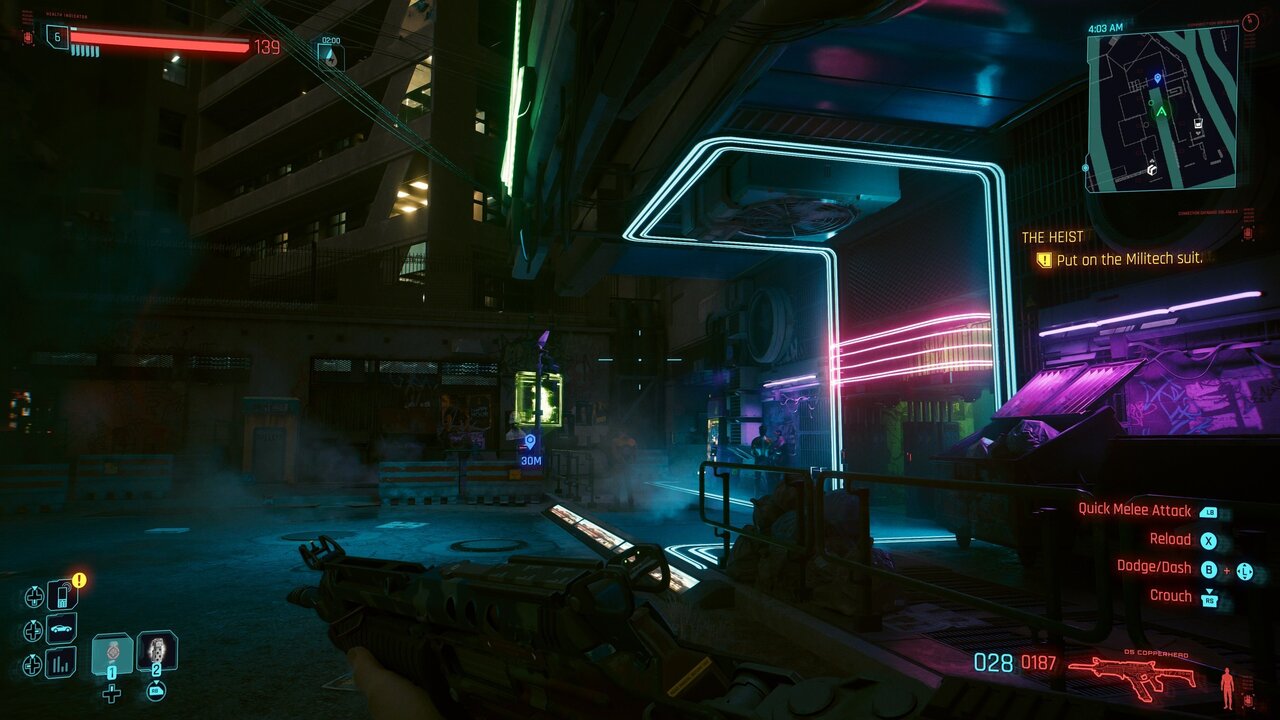Click the water-drop status effect icon

(330, 56)
